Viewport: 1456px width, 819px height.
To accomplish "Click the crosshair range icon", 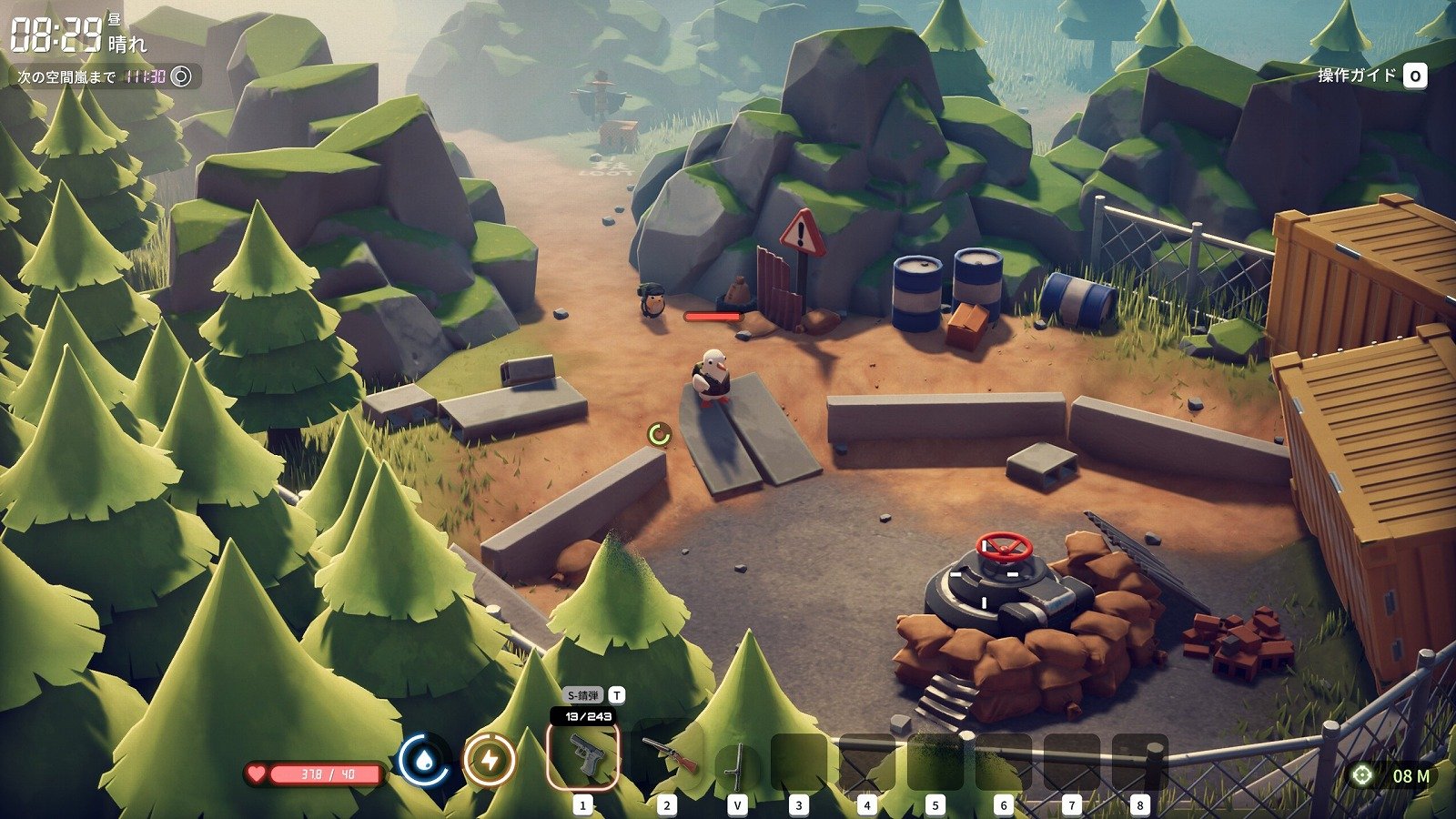I will tap(1362, 775).
